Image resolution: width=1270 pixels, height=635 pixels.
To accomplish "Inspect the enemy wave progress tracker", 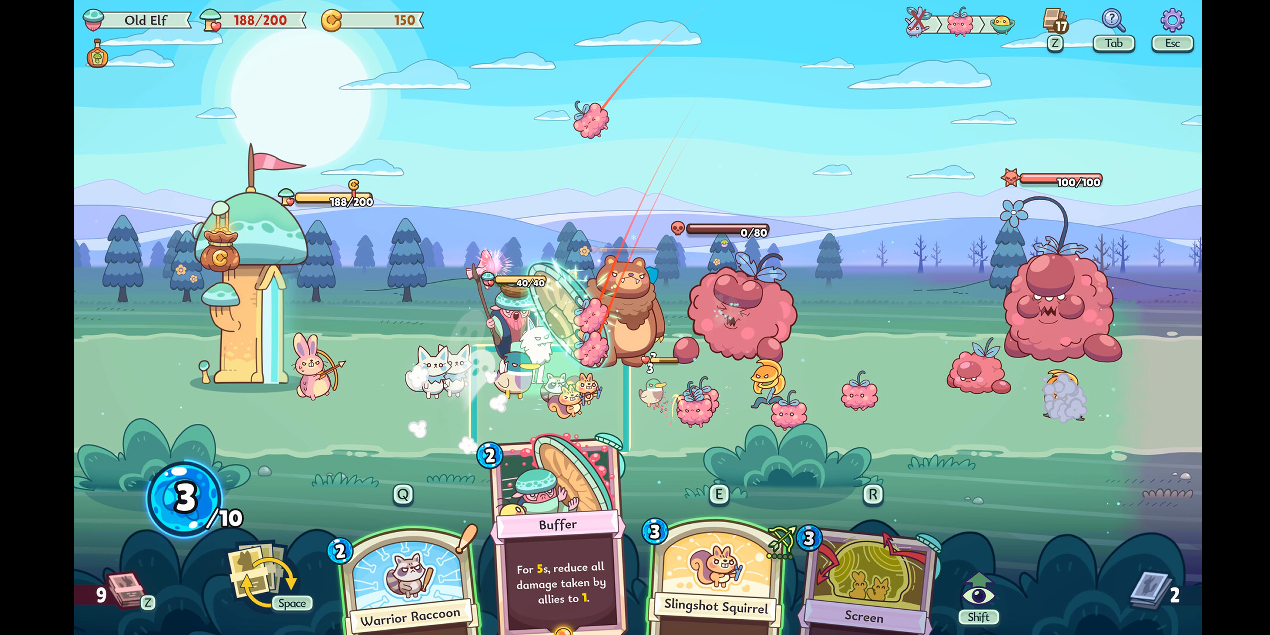I will click(959, 23).
